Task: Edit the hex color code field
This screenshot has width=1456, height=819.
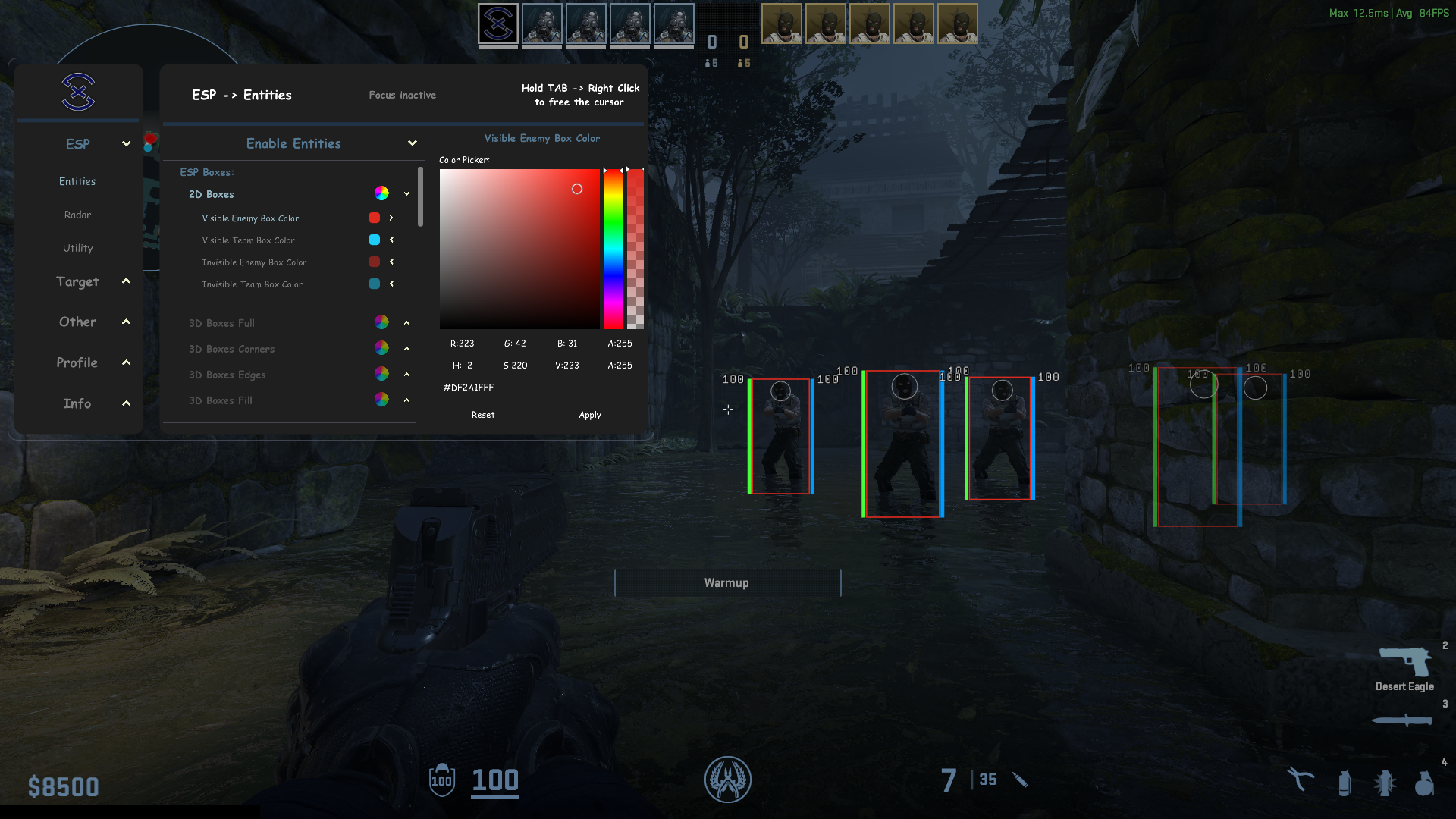Action: point(469,388)
